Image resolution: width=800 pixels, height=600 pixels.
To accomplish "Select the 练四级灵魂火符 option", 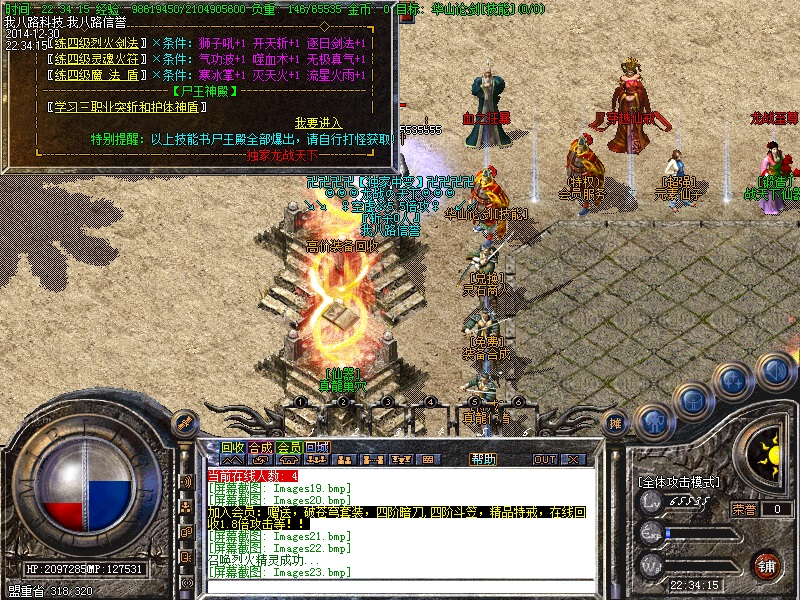I will [97, 59].
